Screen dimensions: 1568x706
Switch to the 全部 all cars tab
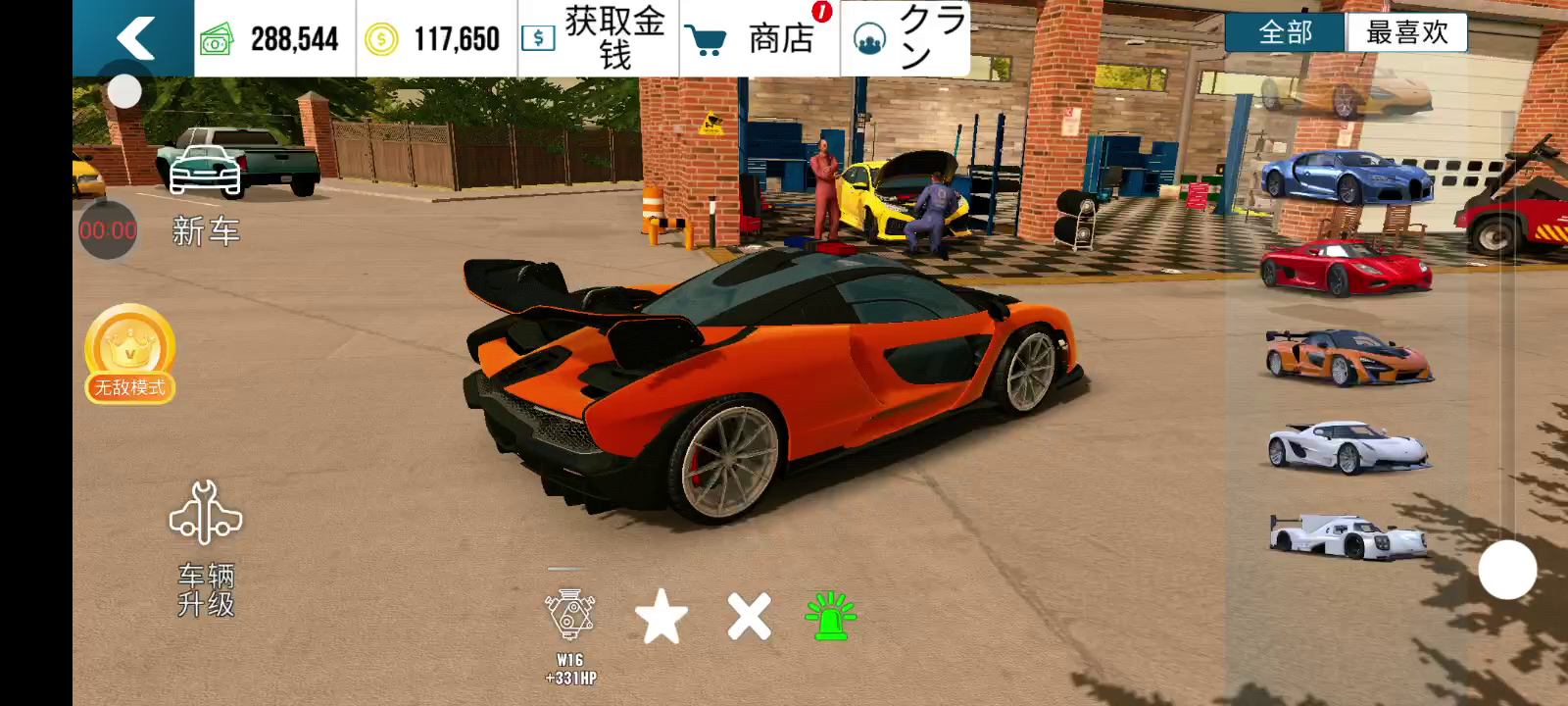pos(1285,32)
